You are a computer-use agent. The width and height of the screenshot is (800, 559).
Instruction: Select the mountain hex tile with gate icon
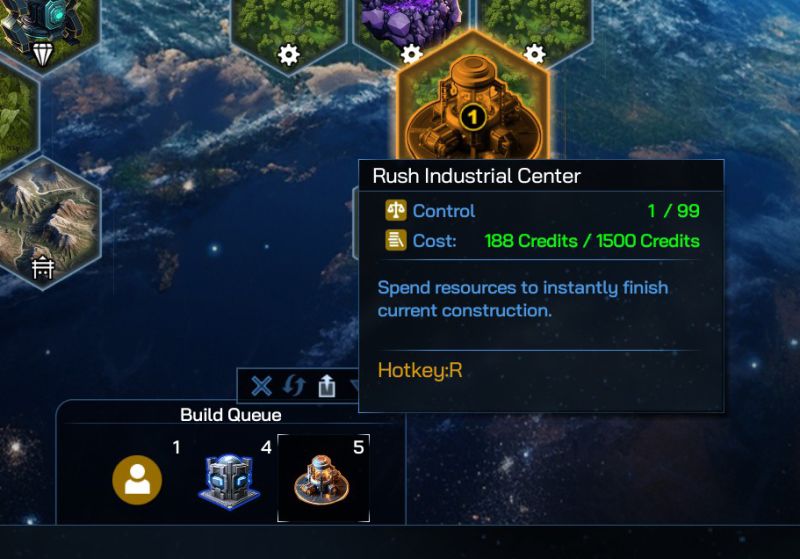coord(45,220)
